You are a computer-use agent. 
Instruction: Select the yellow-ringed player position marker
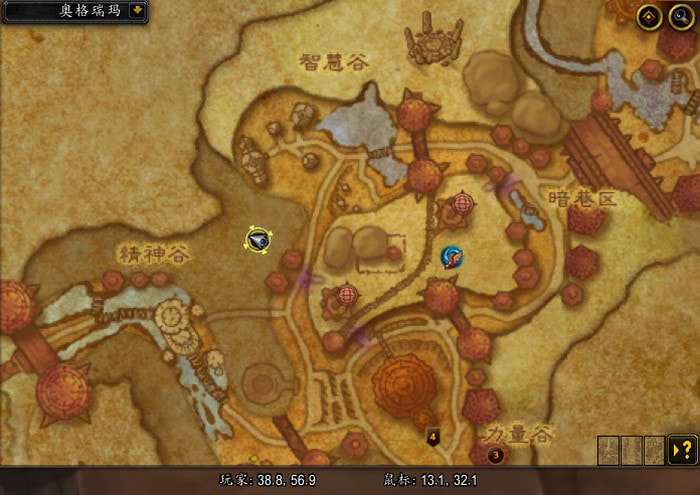coord(258,239)
